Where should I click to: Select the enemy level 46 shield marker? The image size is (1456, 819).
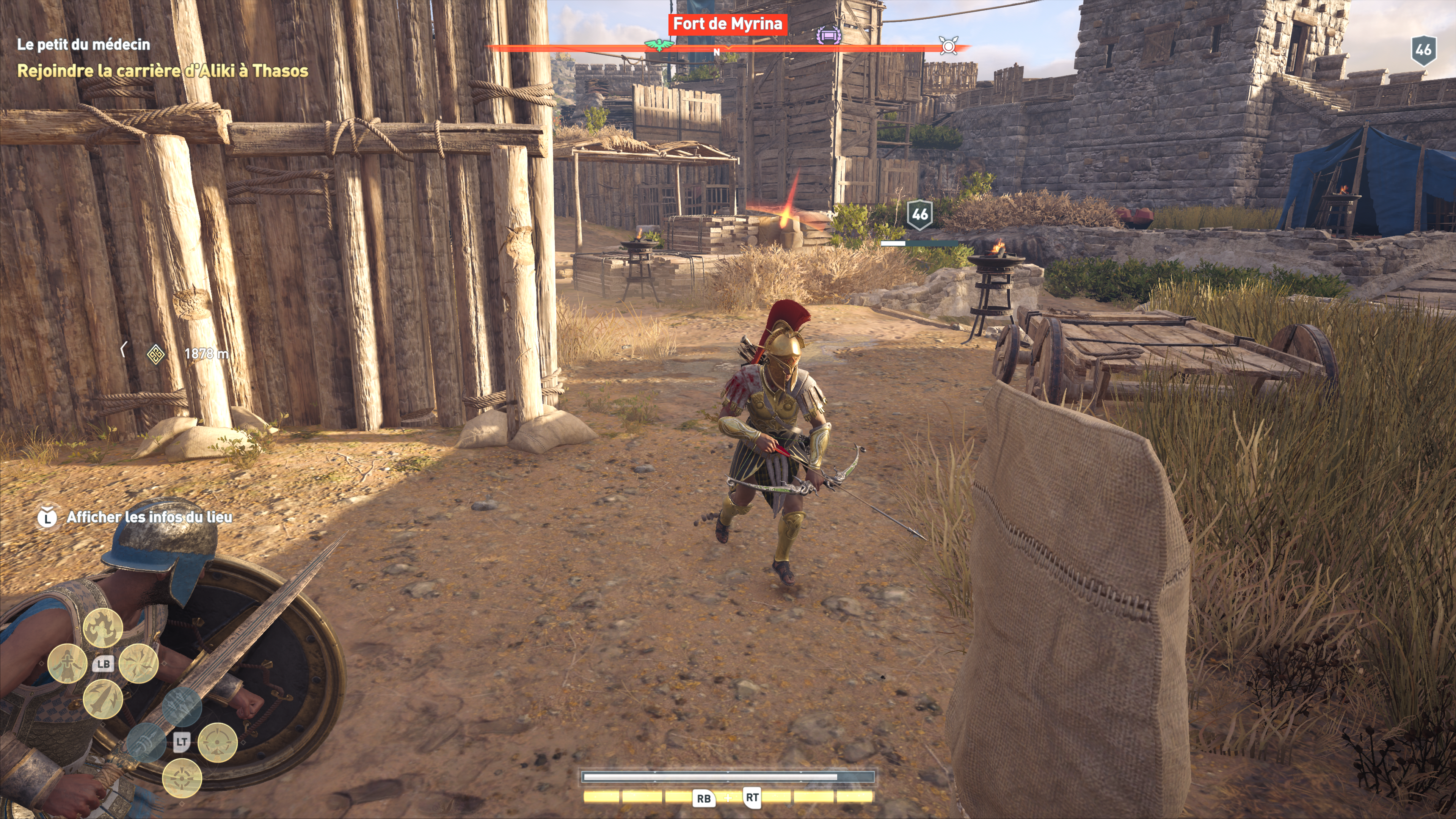(919, 215)
